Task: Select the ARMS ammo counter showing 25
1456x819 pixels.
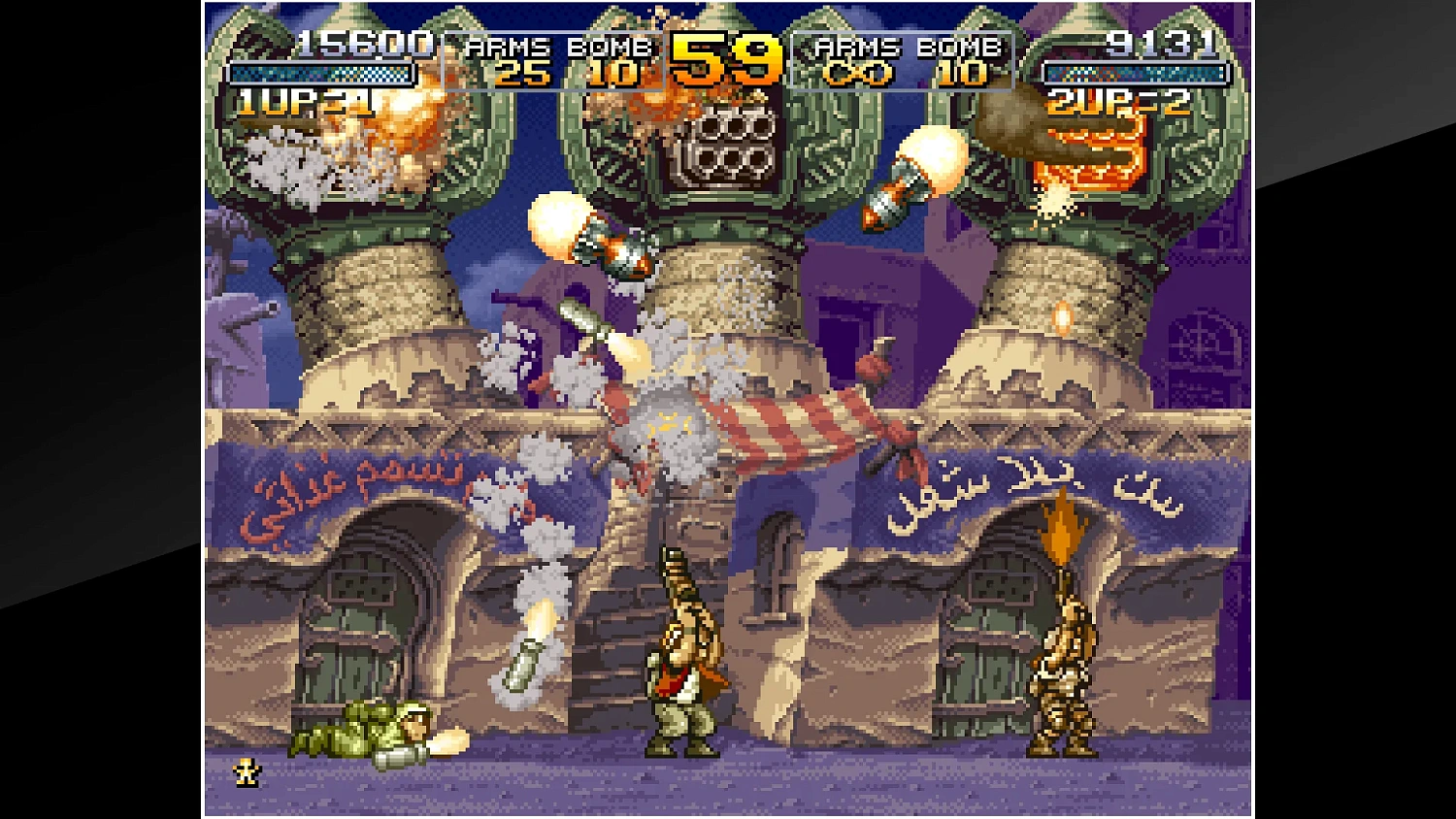Action: [x=519, y=70]
